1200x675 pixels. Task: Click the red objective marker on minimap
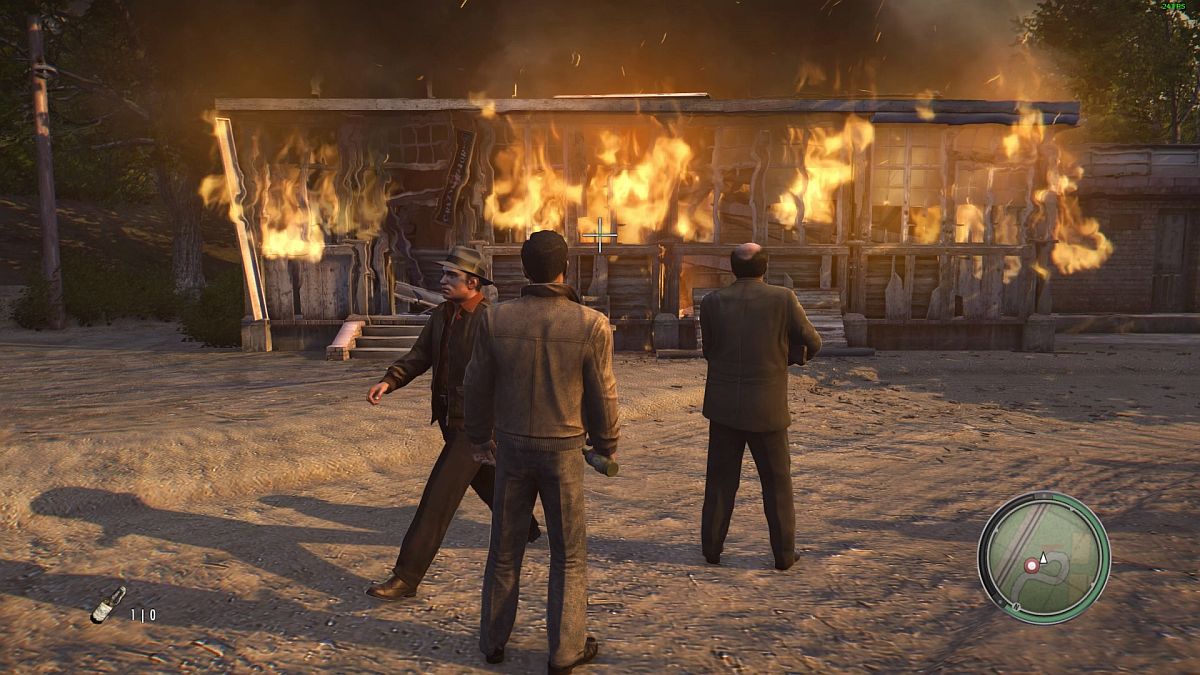(x=1031, y=565)
